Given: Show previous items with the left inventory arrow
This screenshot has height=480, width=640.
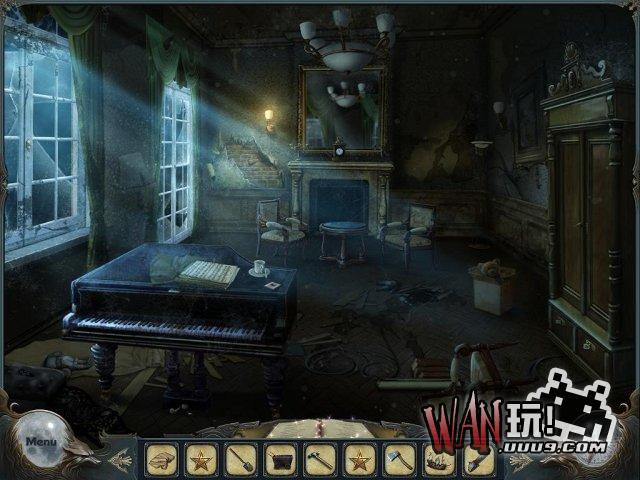Looking at the screenshot, I should (x=124, y=460).
